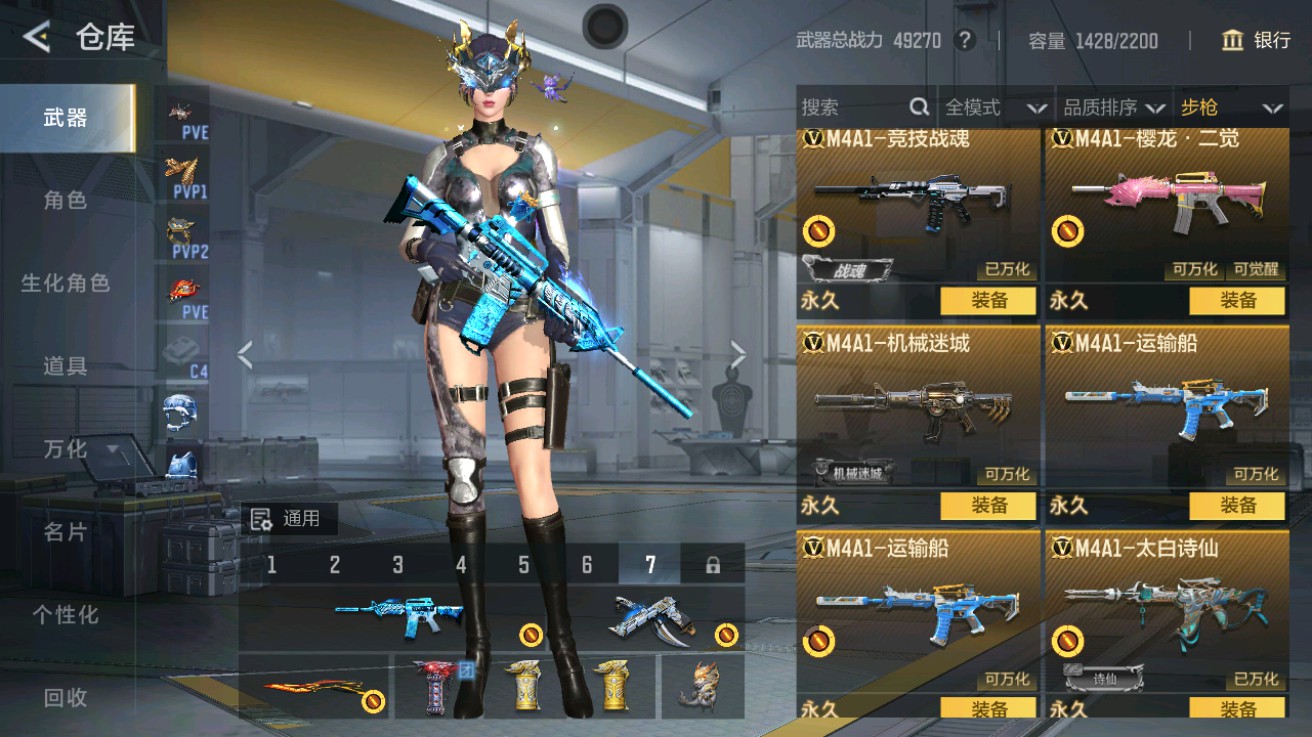Equip the M4A1-竞技战魂 with 装备 button
This screenshot has height=737, width=1312.
[x=989, y=301]
